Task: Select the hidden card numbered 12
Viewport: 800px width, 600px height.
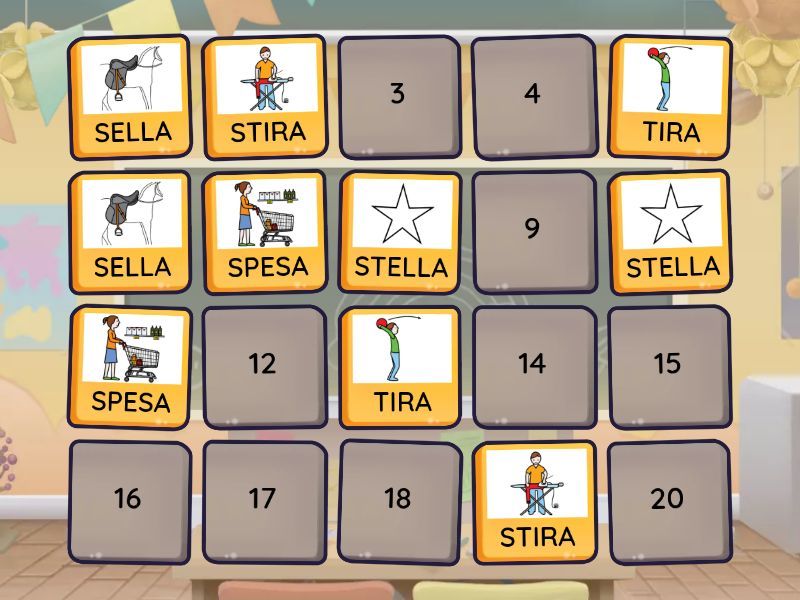Action: (x=264, y=365)
